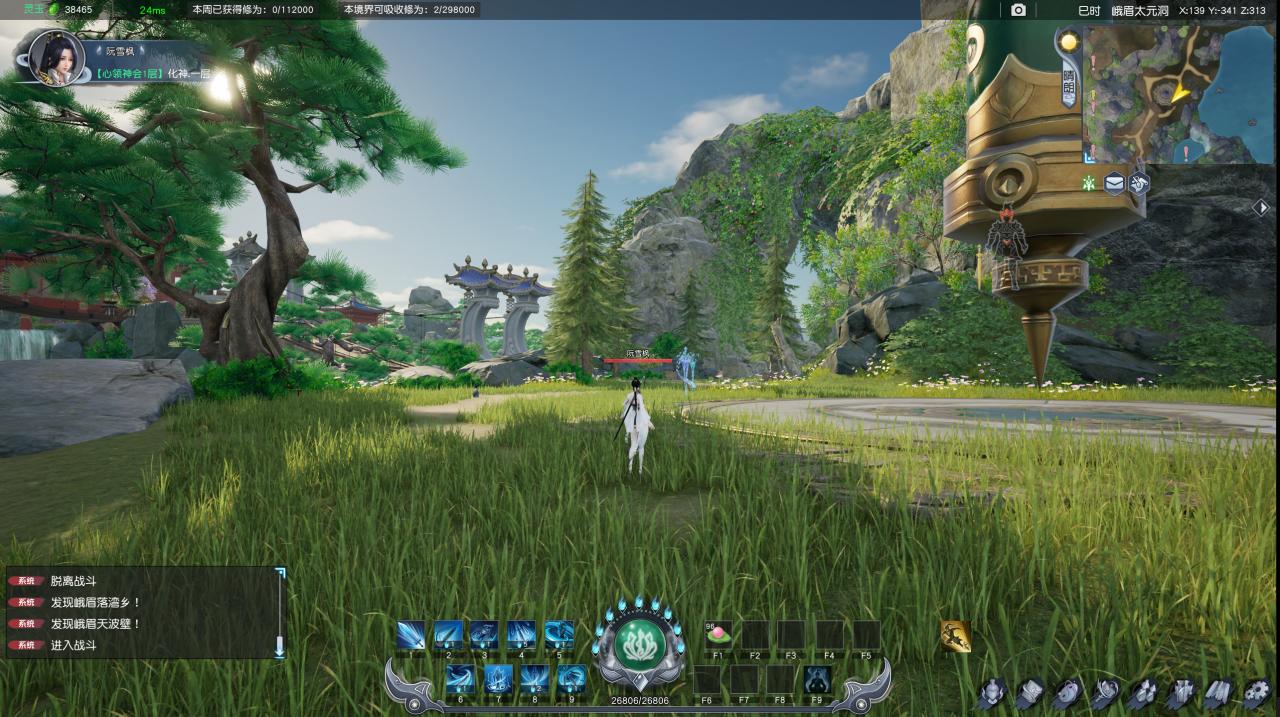
Task: Open the minimap of 峨眉太元洞
Action: pyautogui.click(x=1165, y=93)
